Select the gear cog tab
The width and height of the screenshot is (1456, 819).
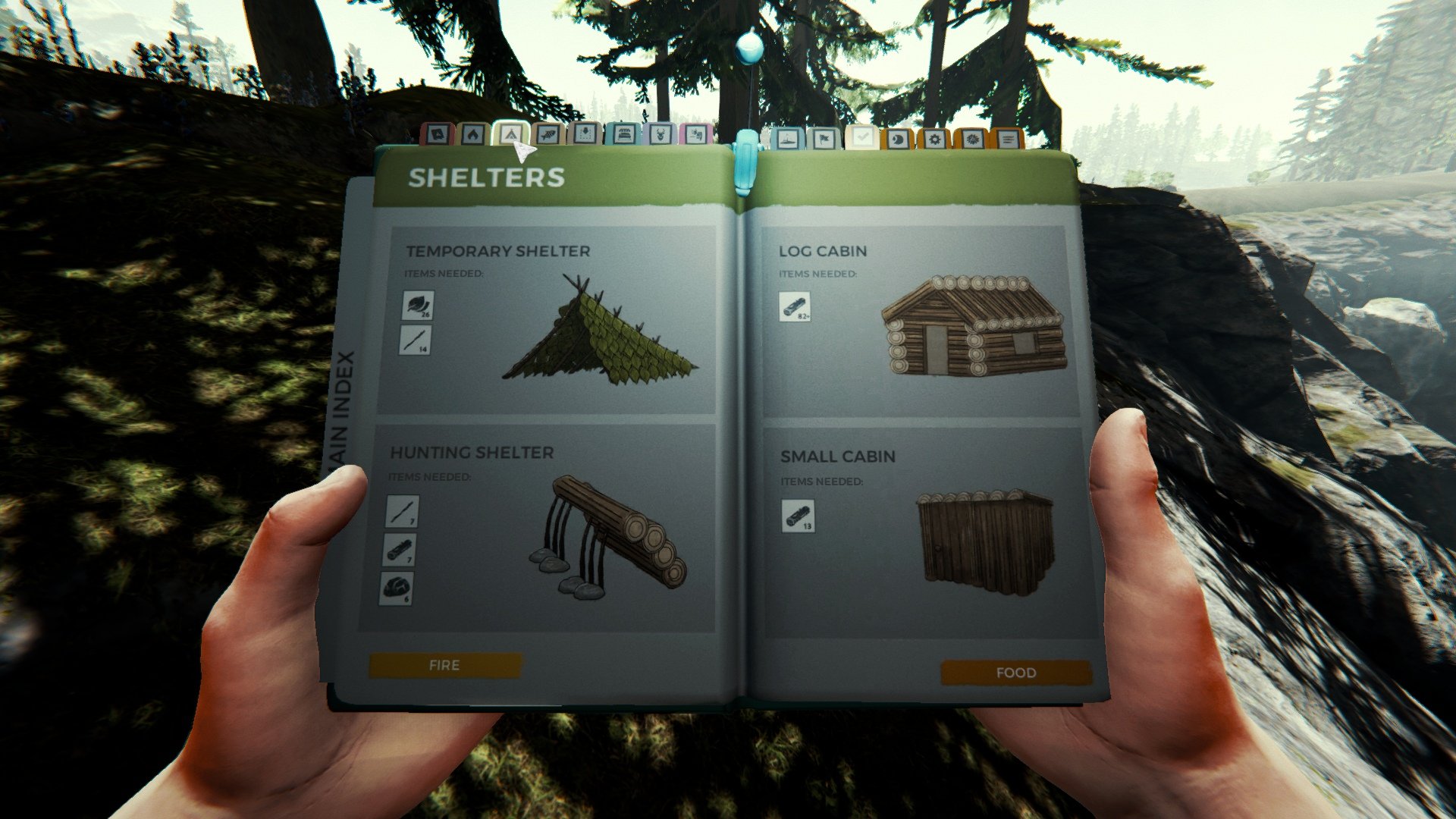[934, 140]
